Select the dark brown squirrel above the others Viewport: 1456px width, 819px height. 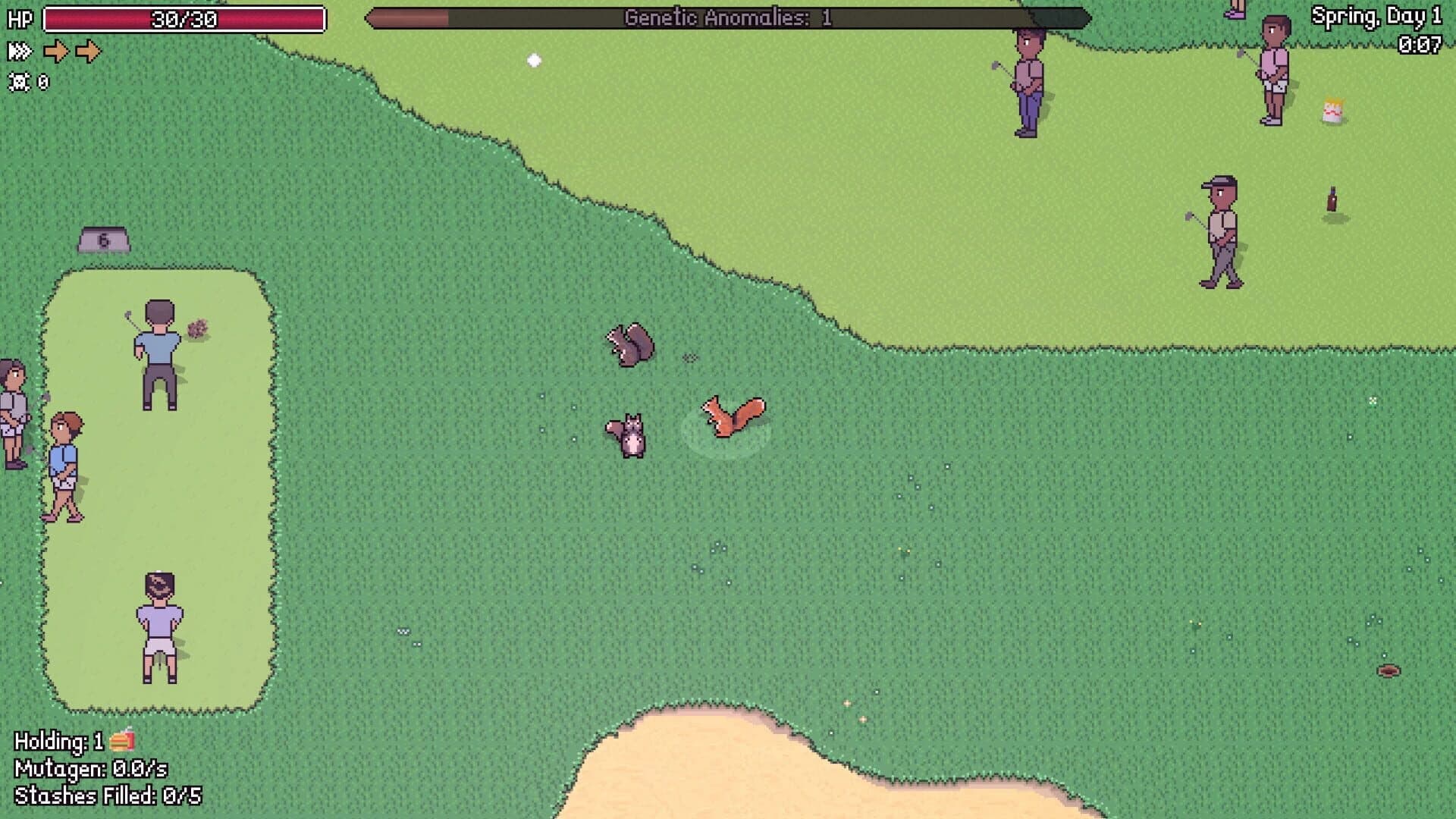pos(631,341)
